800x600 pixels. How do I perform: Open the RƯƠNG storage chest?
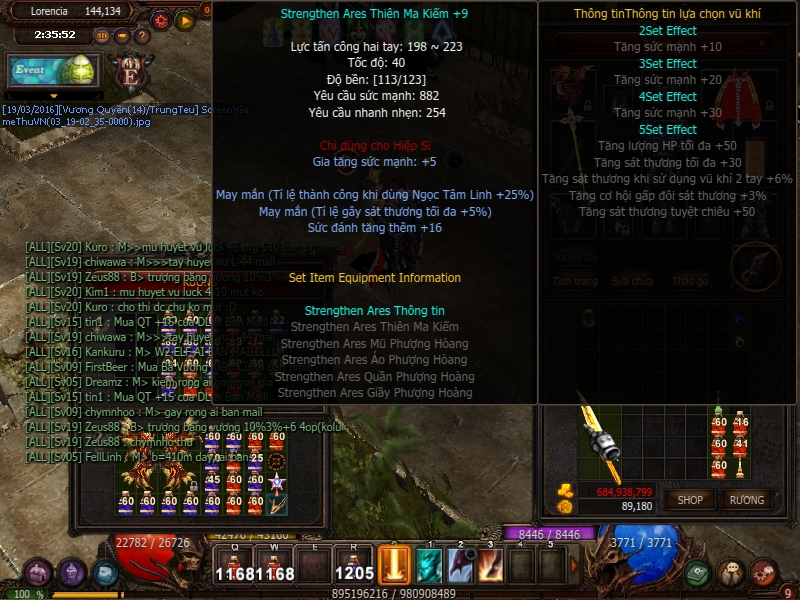[x=746, y=499]
